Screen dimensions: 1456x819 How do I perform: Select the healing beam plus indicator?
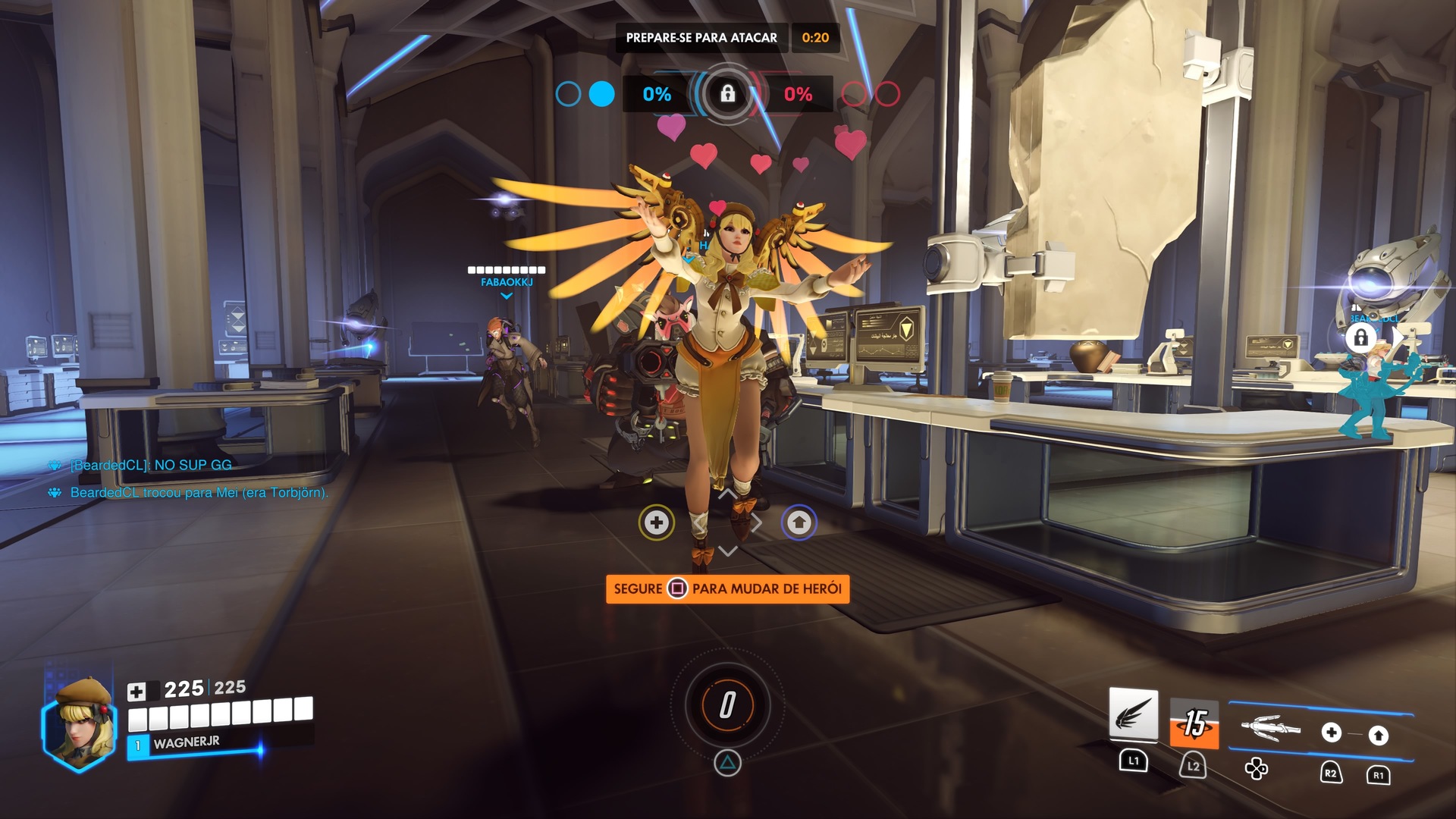coord(657,522)
